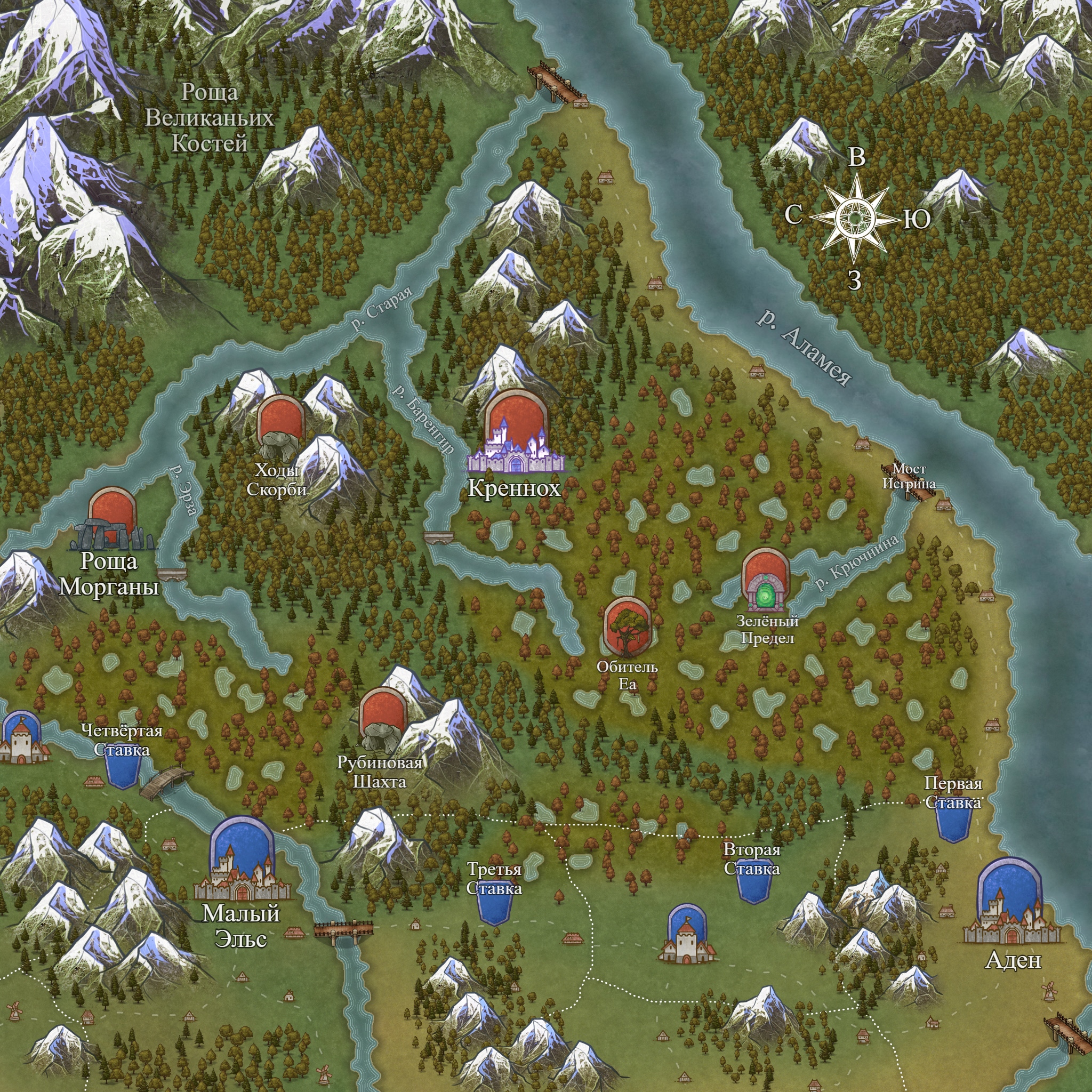
Task: Open the Малый Эльс castle marker
Action: (242, 860)
